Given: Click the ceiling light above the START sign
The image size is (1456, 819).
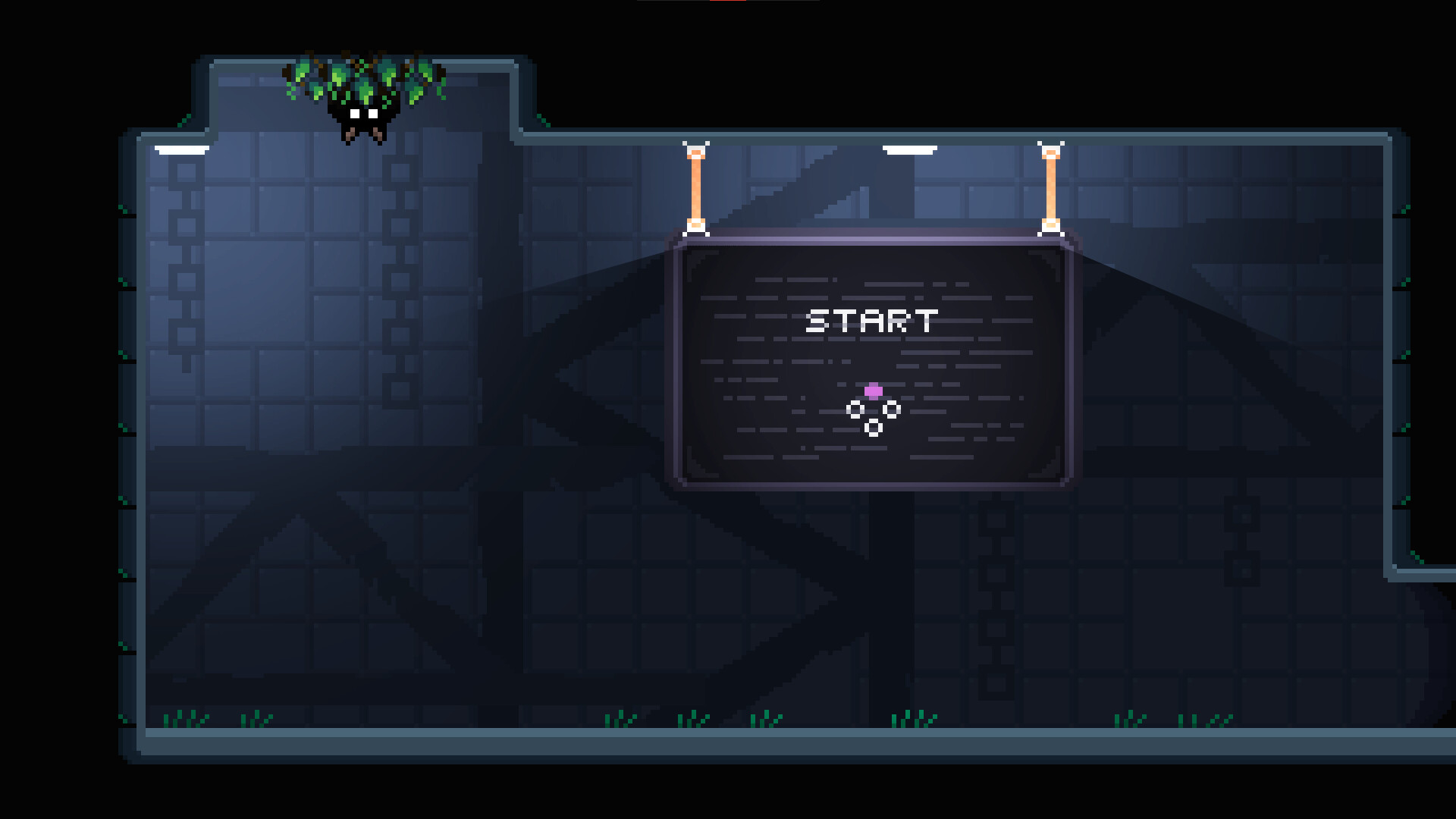Looking at the screenshot, I should [910, 149].
